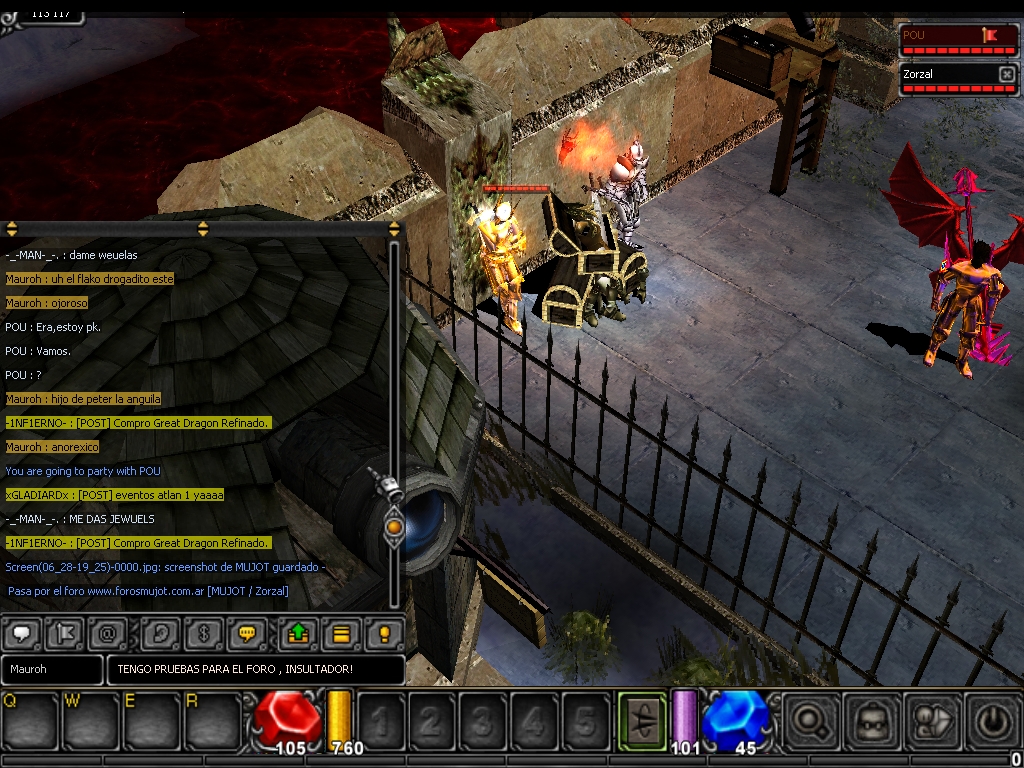Select the Q hotkey slot
The image size is (1024, 768).
tap(30, 720)
